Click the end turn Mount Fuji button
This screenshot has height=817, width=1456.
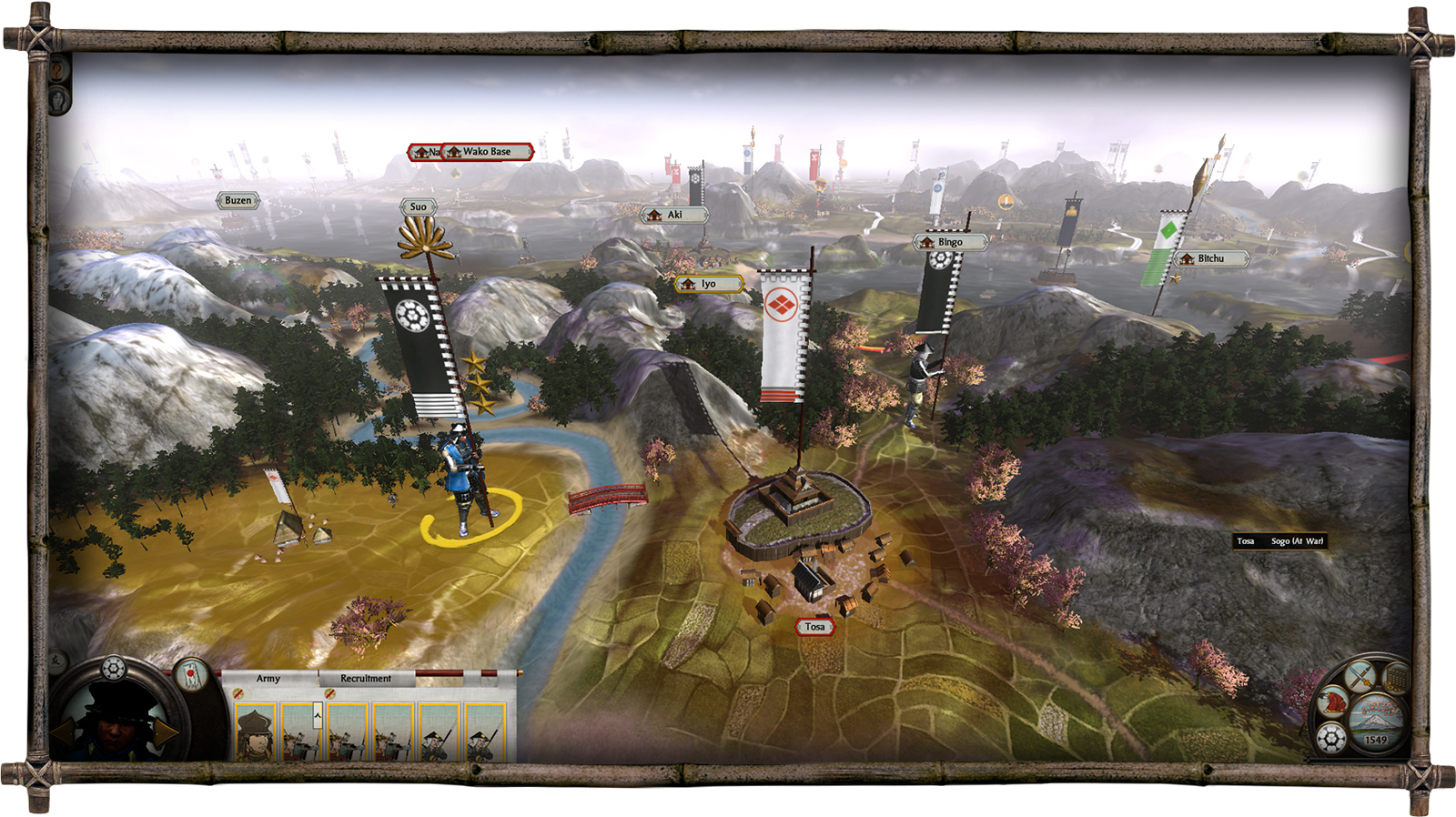[x=1377, y=718]
